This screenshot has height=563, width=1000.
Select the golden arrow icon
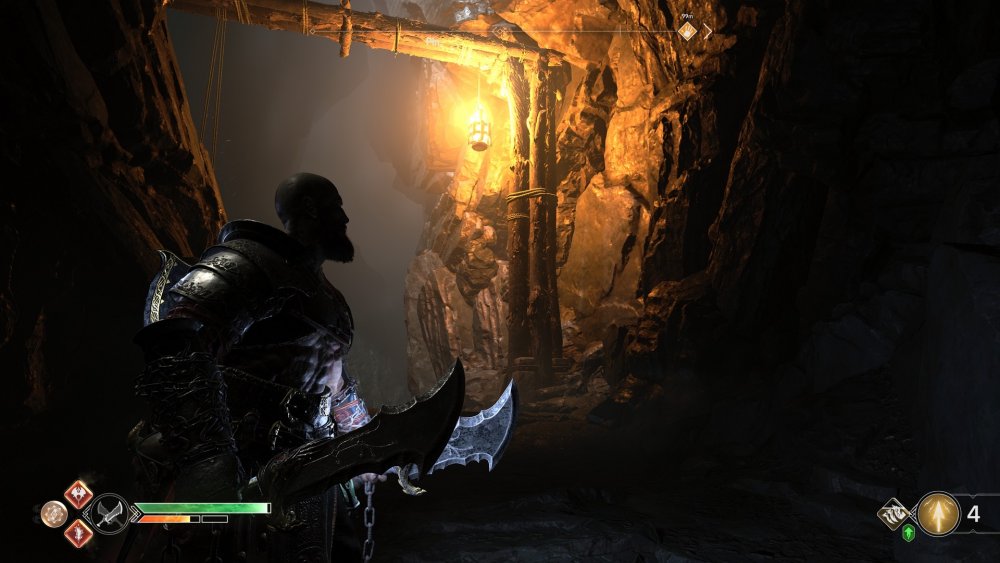(x=938, y=514)
